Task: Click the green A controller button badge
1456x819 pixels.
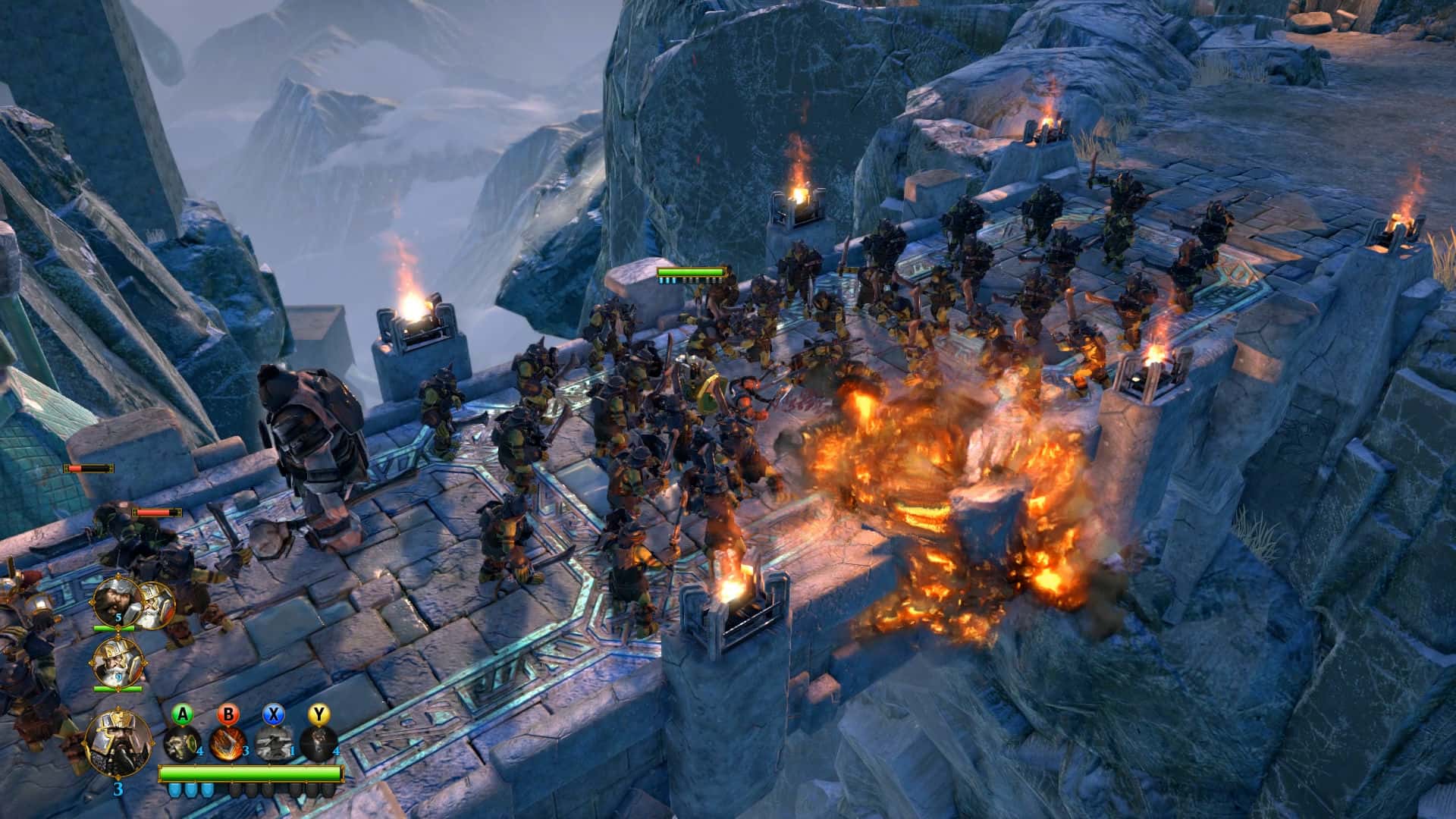Action: pyautogui.click(x=183, y=715)
